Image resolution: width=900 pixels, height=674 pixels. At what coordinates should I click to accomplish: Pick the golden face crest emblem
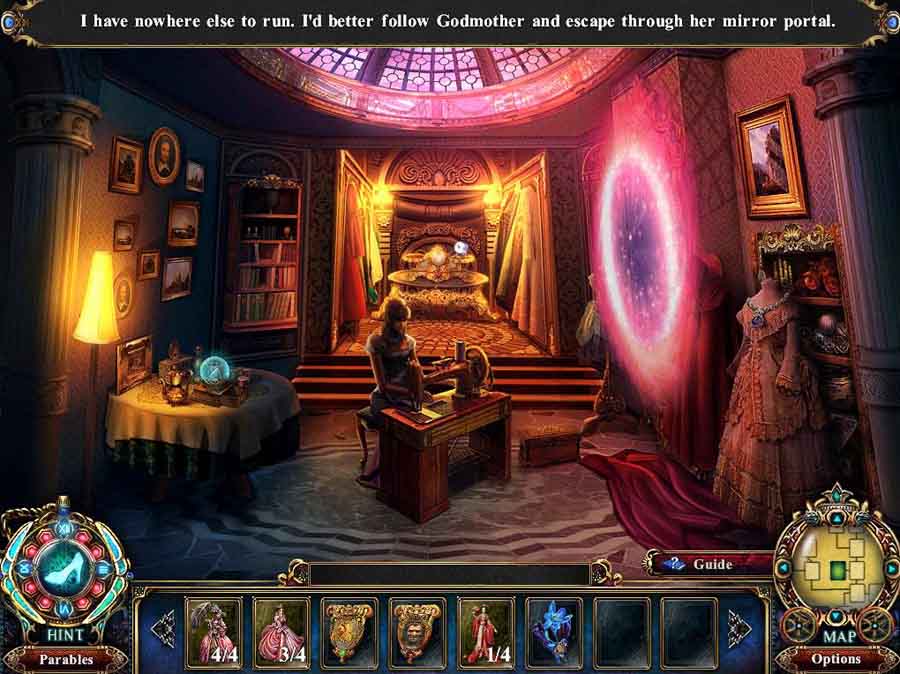point(417,630)
